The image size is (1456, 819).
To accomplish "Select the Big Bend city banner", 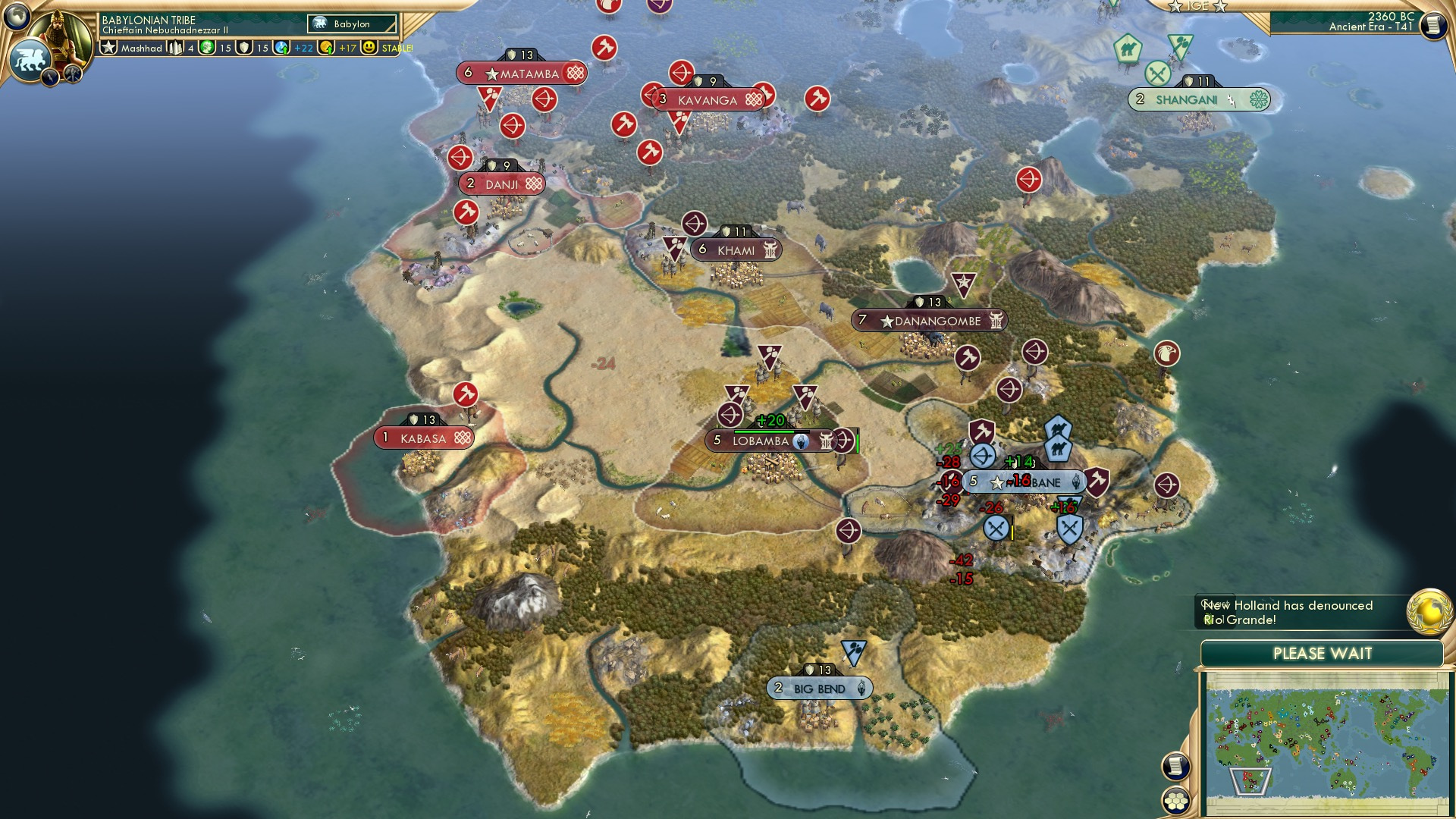I will [x=817, y=688].
